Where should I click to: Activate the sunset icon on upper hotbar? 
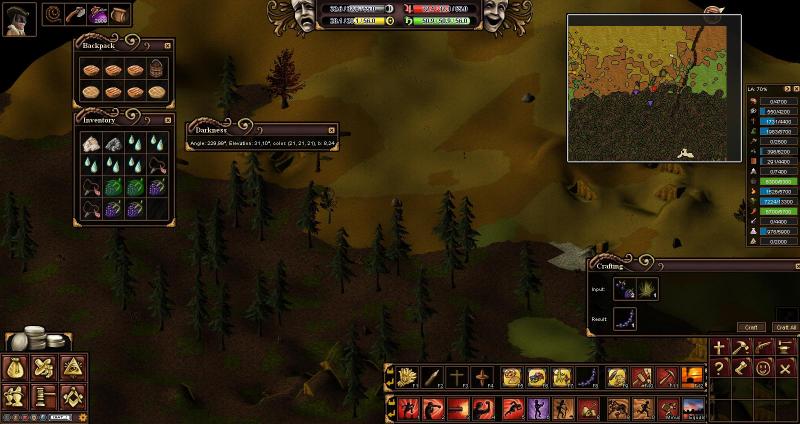pyautogui.click(x=692, y=377)
